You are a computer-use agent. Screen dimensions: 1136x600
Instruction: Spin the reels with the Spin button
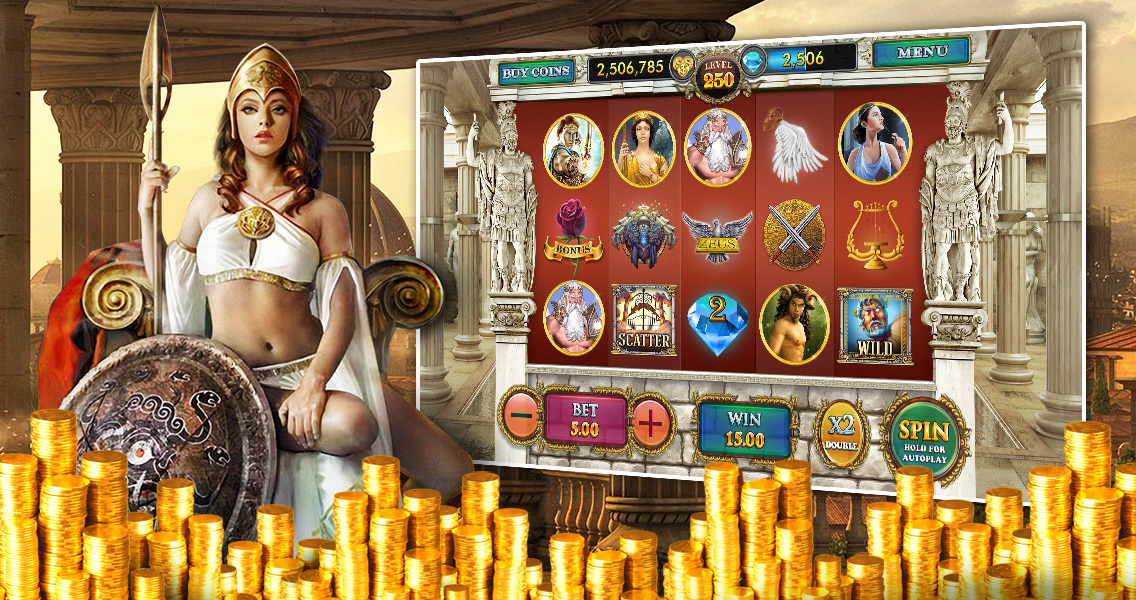click(x=923, y=440)
